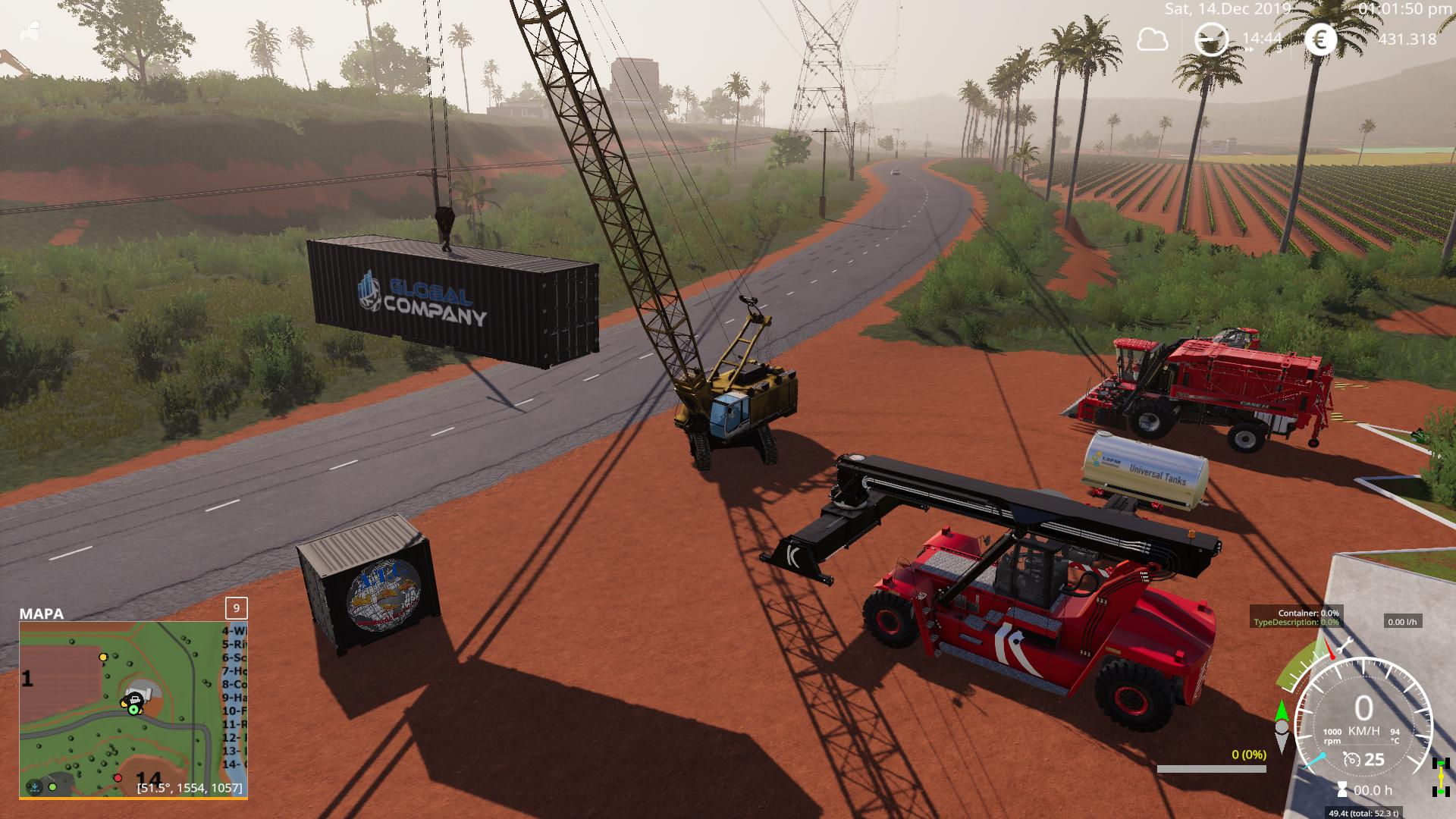Click the blue download icon on the minimap
The height and width of the screenshot is (819, 1456).
(34, 787)
